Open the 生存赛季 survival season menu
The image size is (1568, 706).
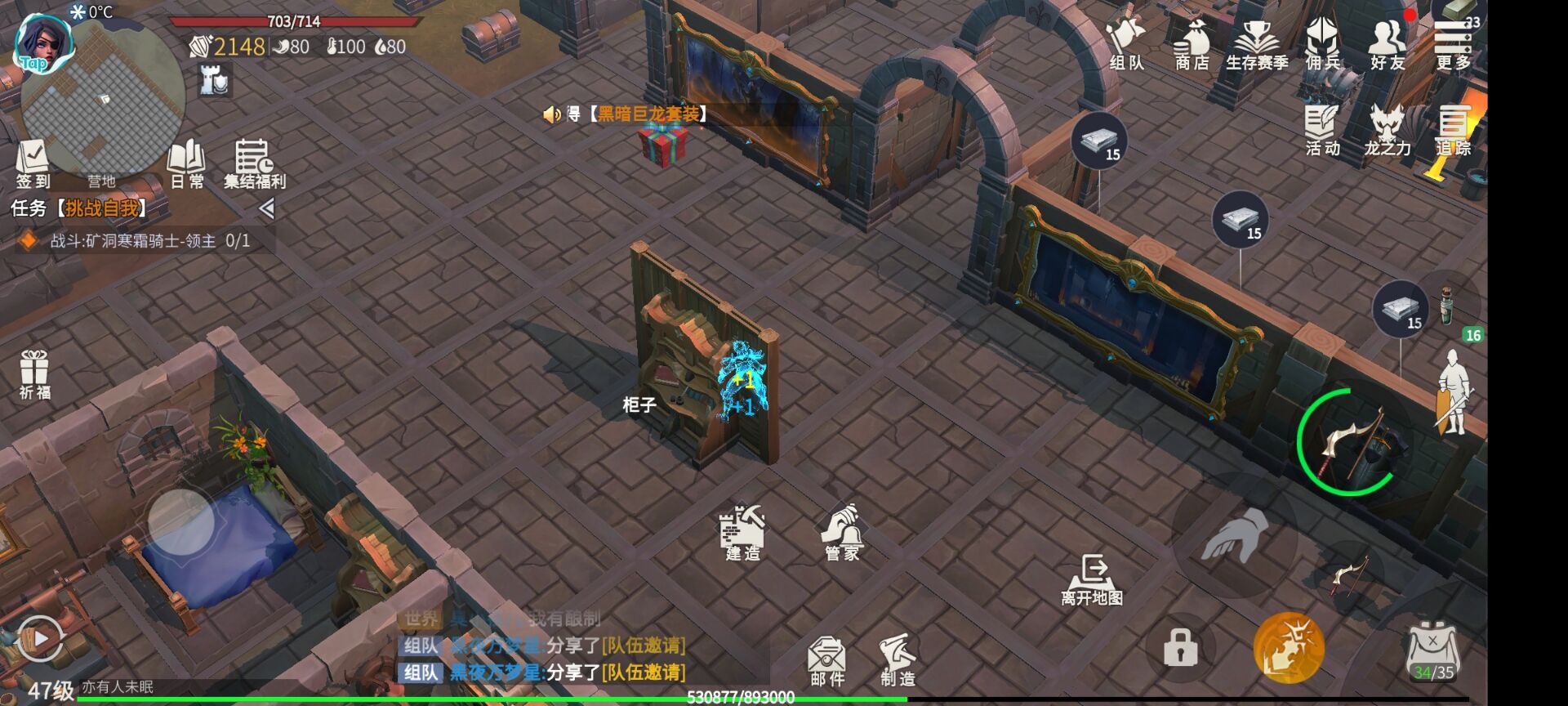pos(1256,45)
